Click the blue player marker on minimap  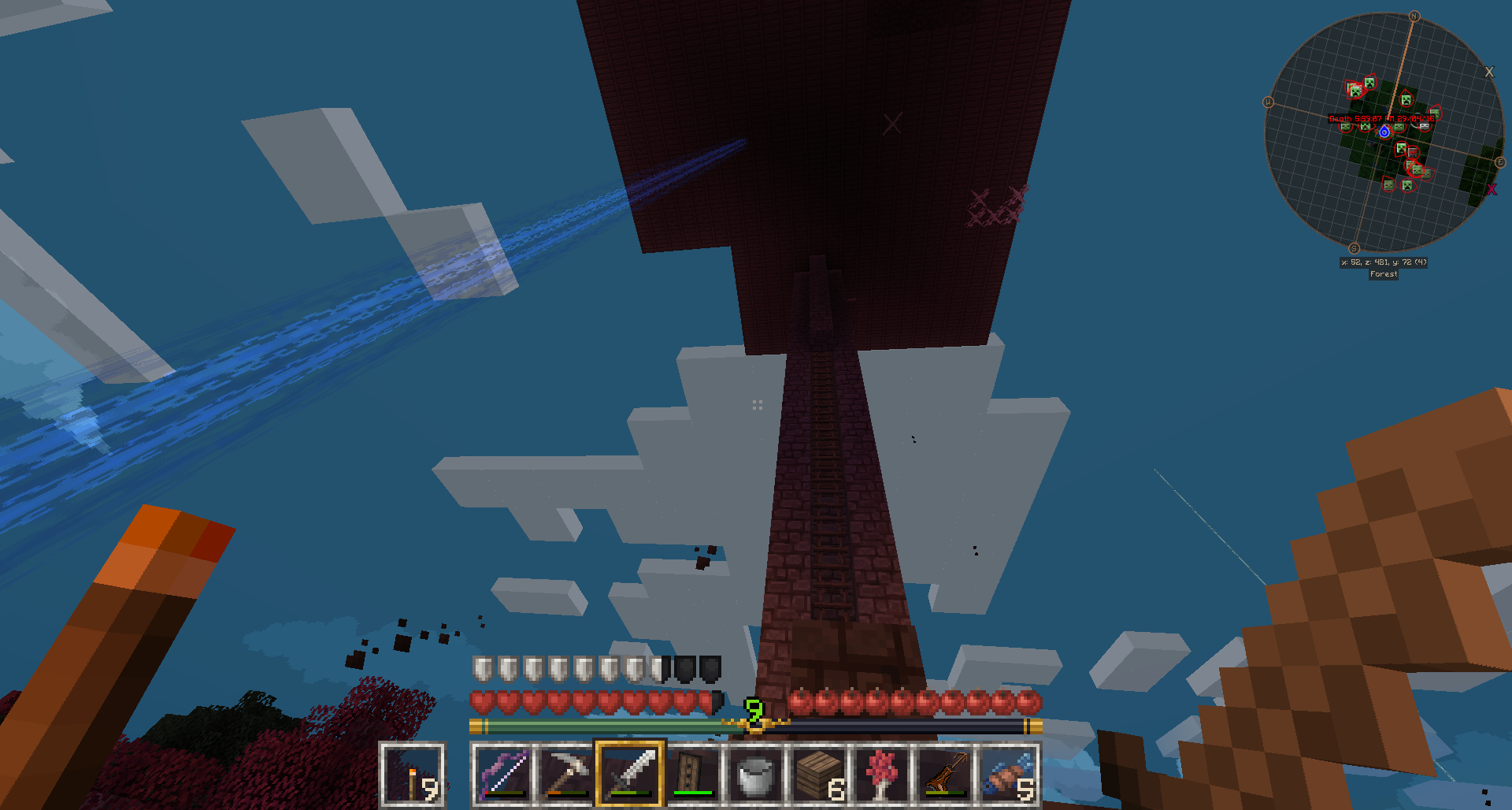click(x=1384, y=132)
